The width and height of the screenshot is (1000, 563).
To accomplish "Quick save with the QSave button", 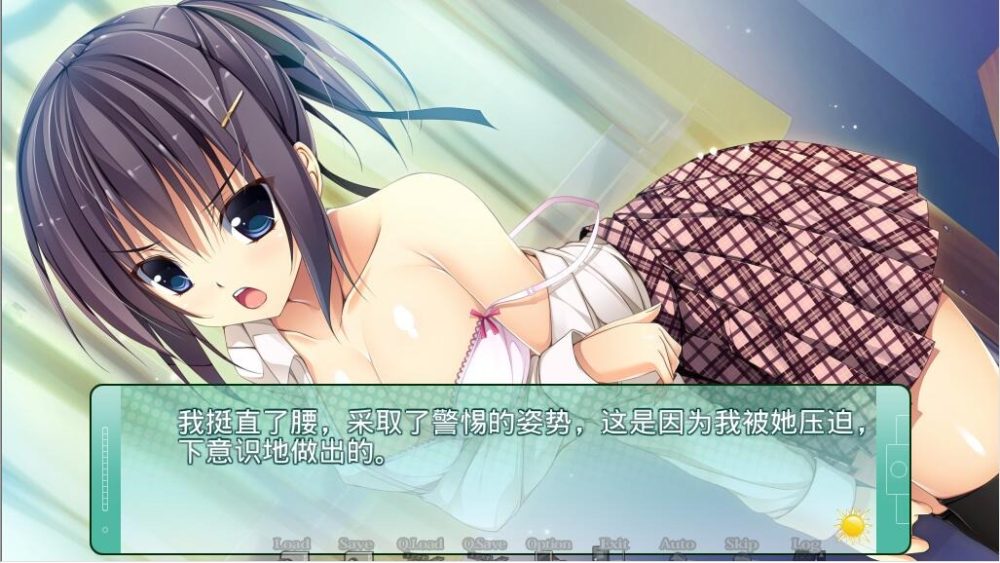I will tap(484, 544).
